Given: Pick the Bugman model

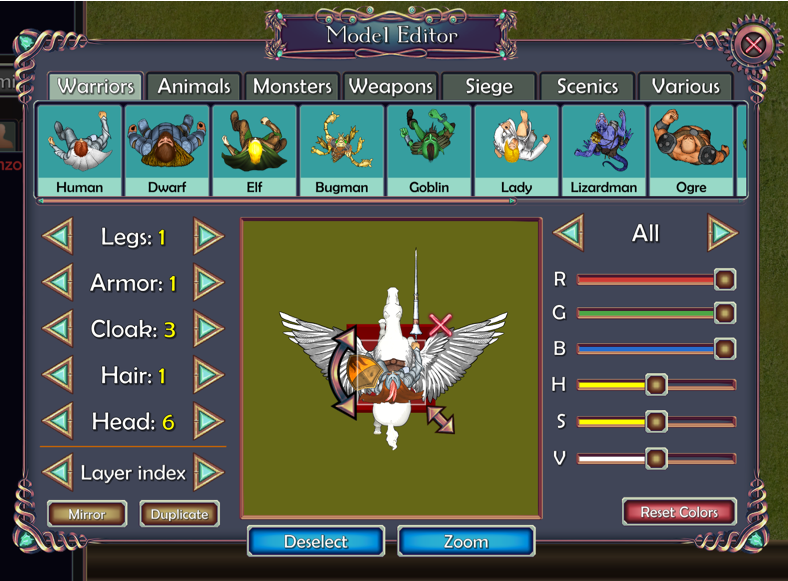Looking at the screenshot, I should (x=342, y=150).
